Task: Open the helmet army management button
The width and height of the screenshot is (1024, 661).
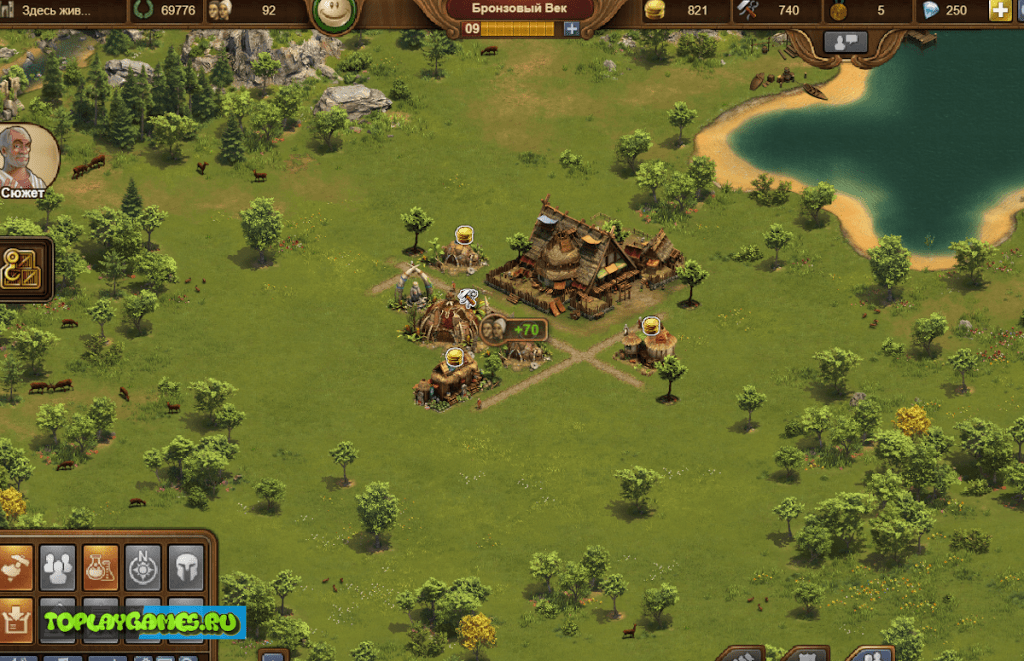Action: click(186, 567)
